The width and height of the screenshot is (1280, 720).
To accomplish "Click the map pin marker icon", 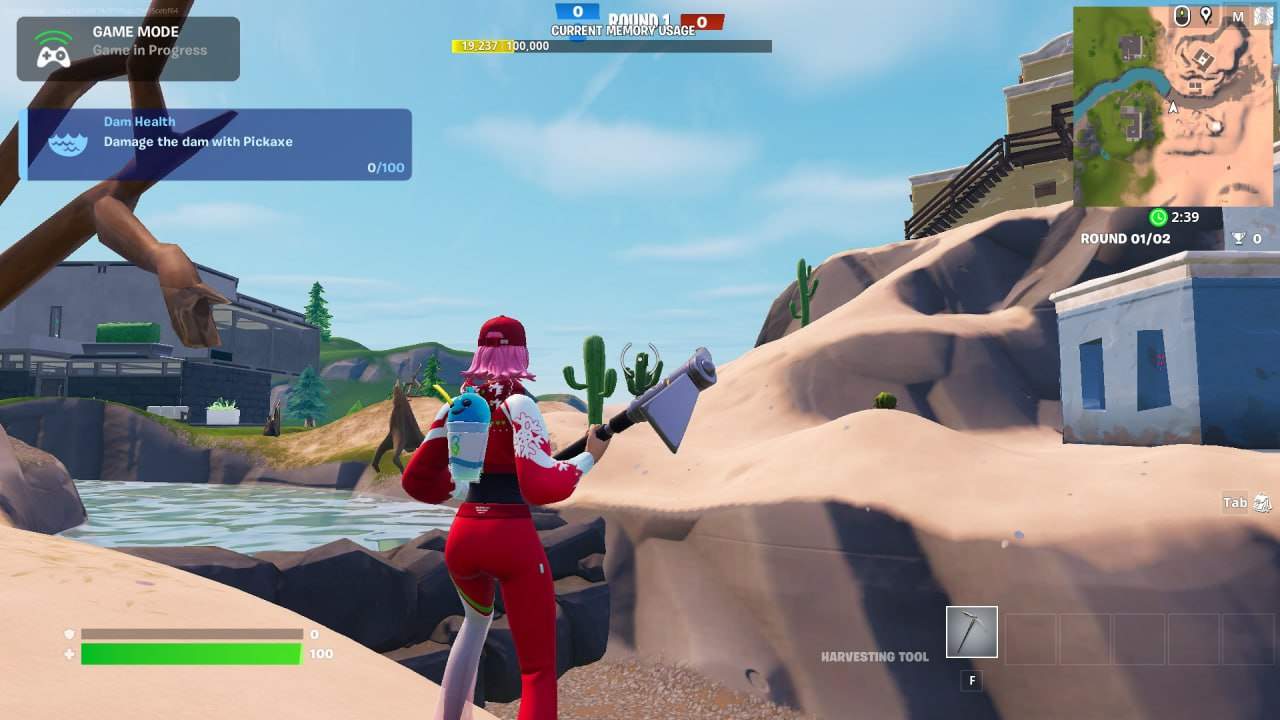I will (1206, 16).
